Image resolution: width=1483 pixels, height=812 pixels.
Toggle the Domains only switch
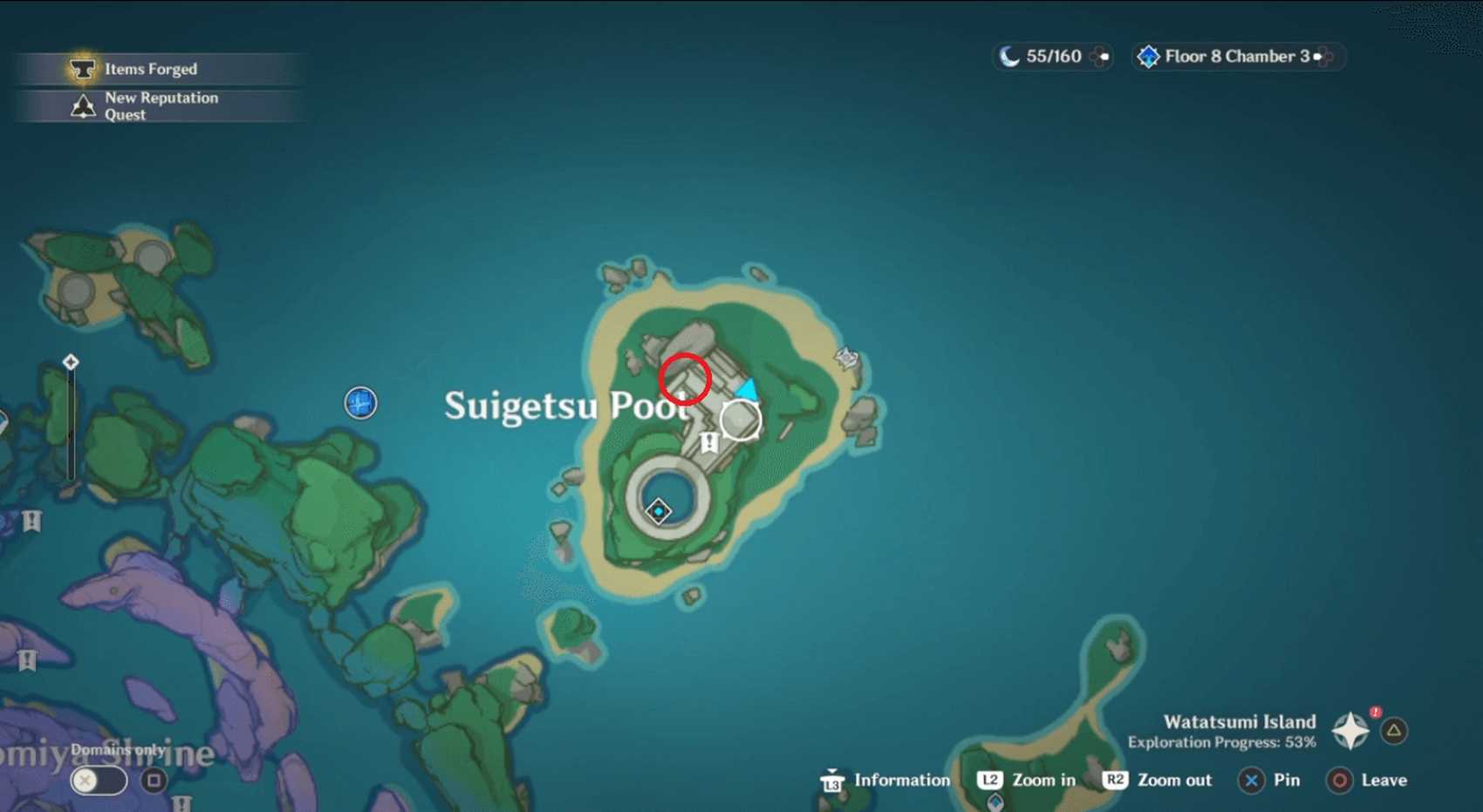click(x=99, y=780)
